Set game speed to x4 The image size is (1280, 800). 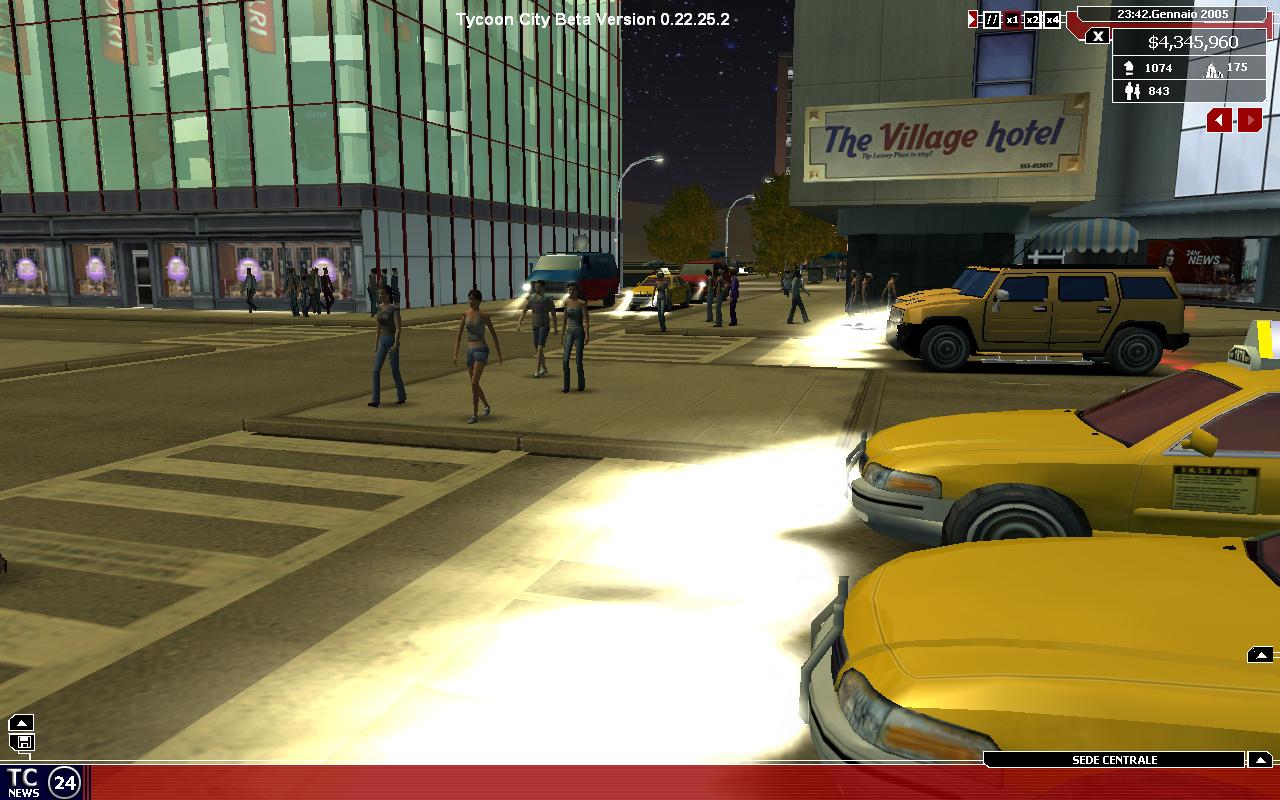[1052, 20]
